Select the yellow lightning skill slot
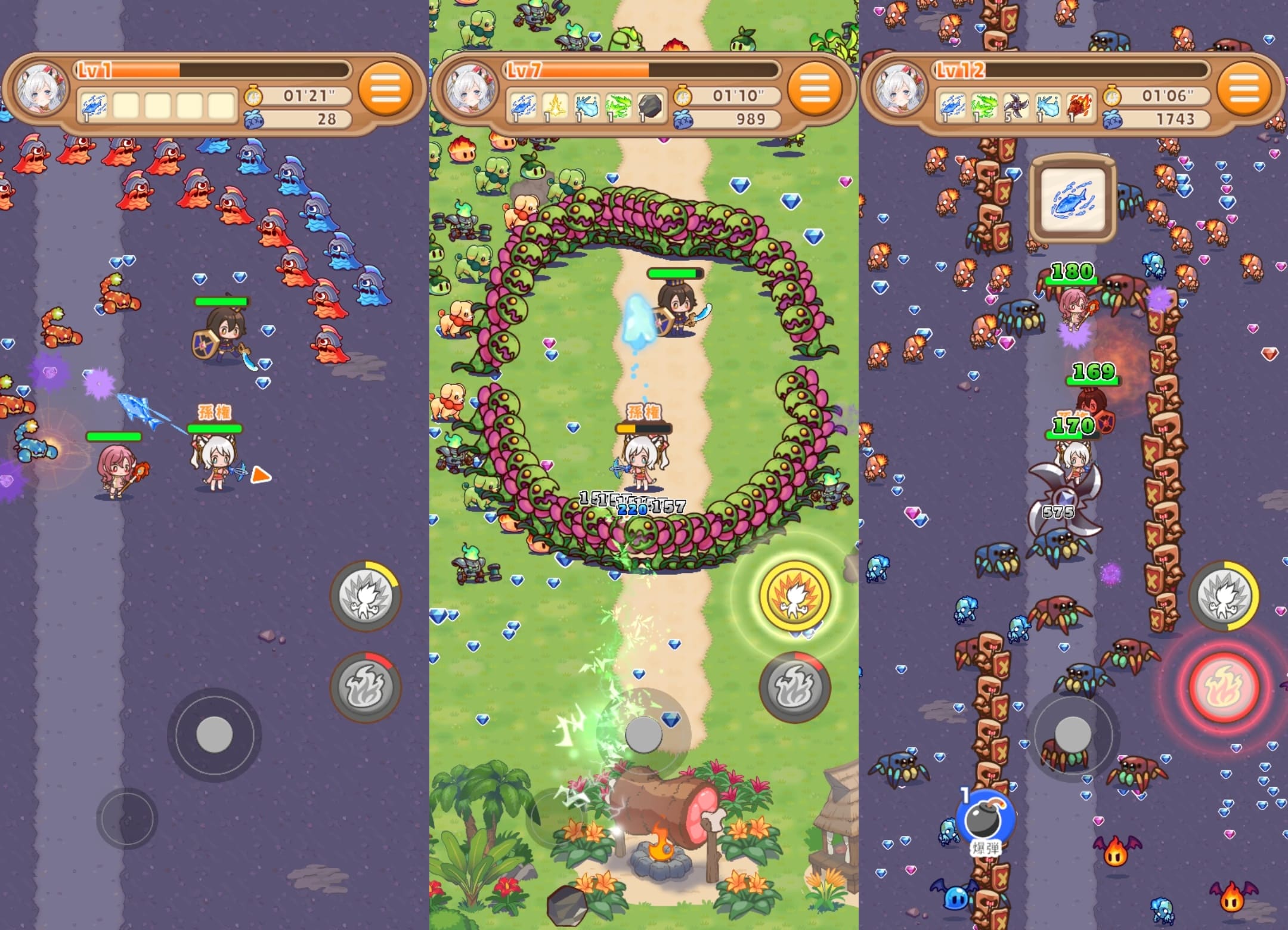 (555, 107)
